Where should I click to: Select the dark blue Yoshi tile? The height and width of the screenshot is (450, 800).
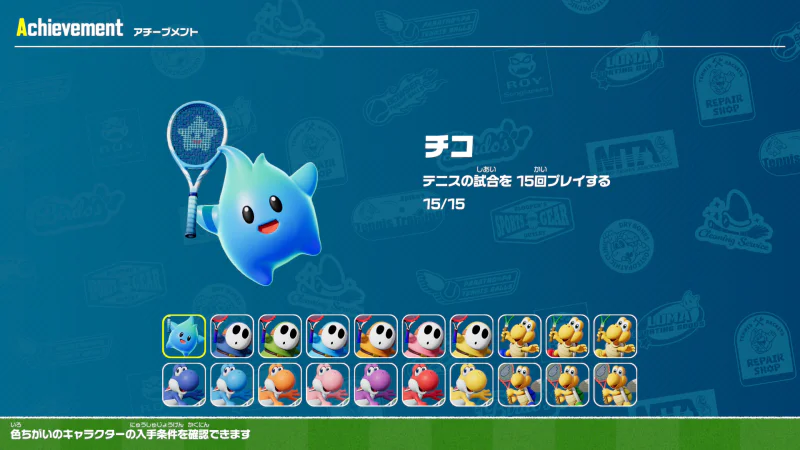click(x=184, y=384)
